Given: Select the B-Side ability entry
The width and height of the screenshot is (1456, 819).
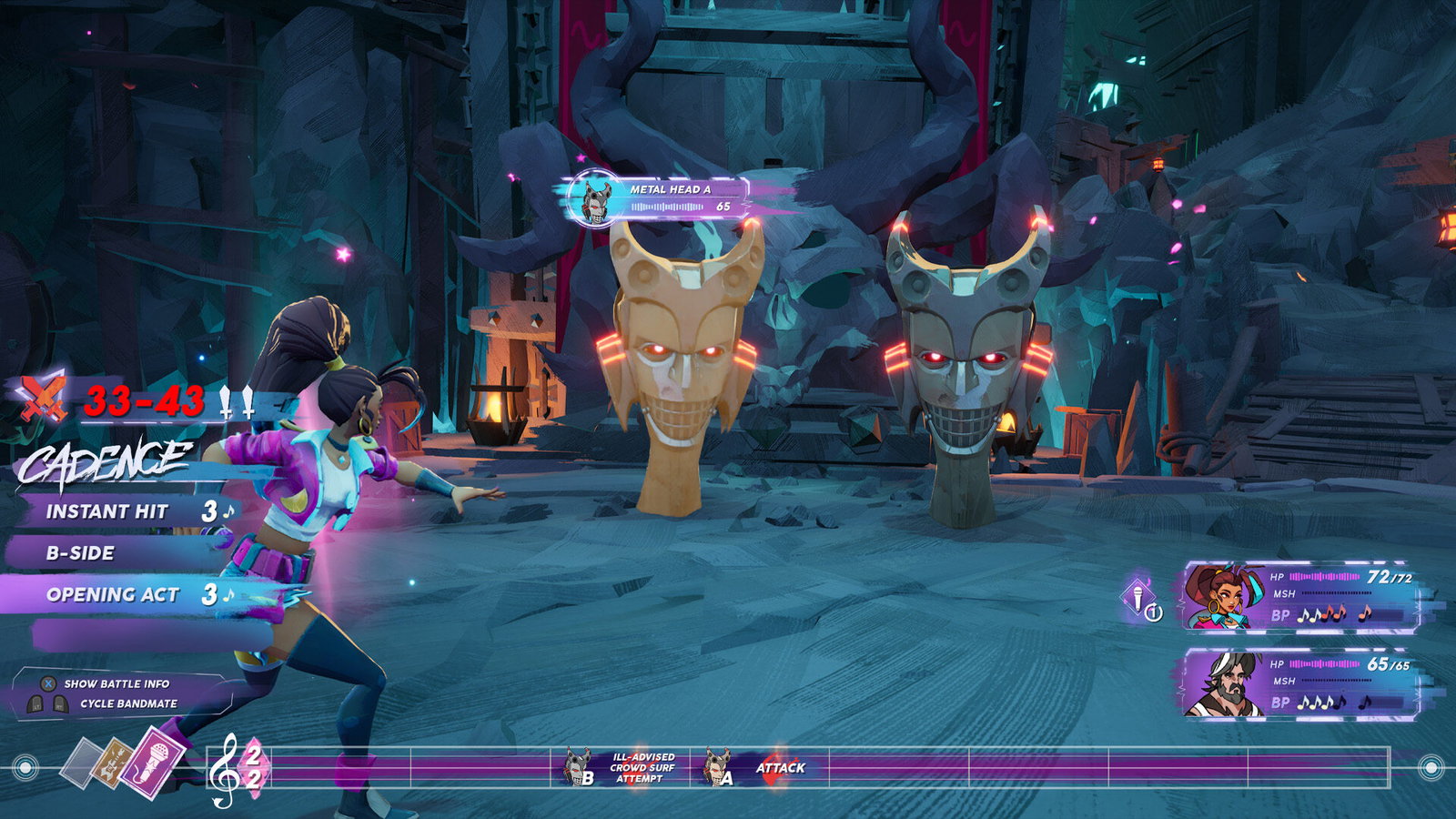Looking at the screenshot, I should pos(82,553).
